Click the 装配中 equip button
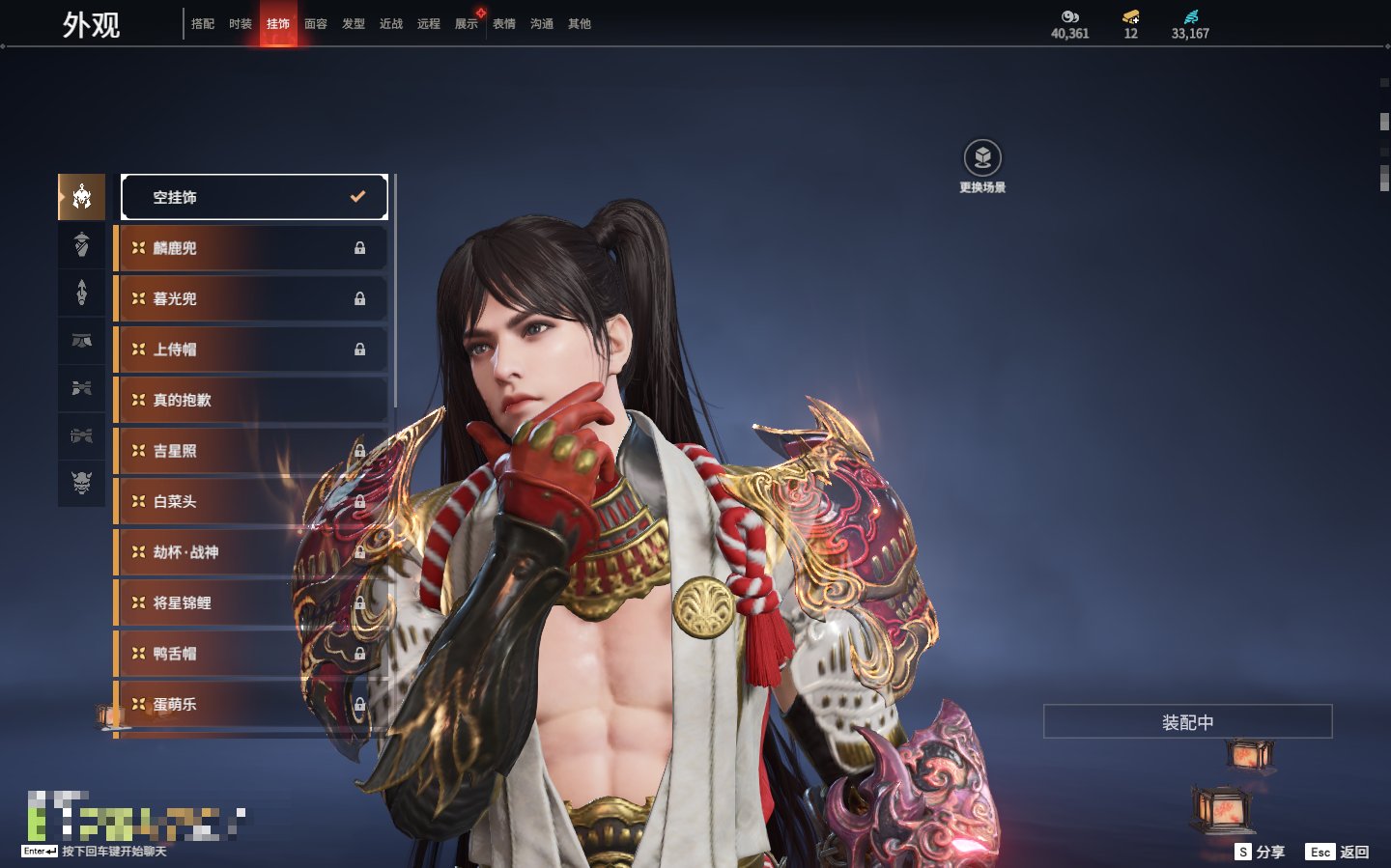The image size is (1391, 868). [1187, 722]
